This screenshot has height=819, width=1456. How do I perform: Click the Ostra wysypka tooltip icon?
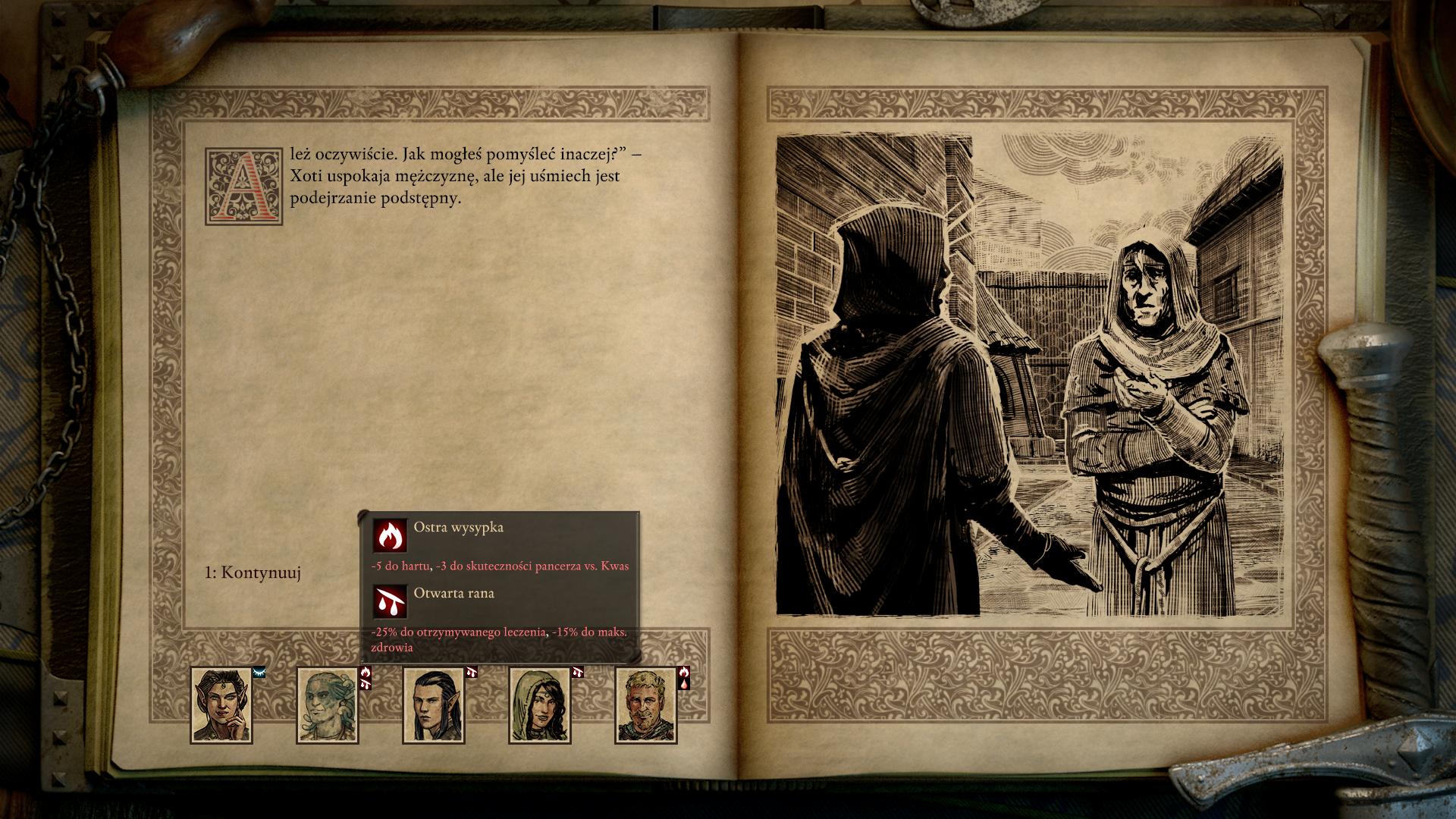pos(390,536)
